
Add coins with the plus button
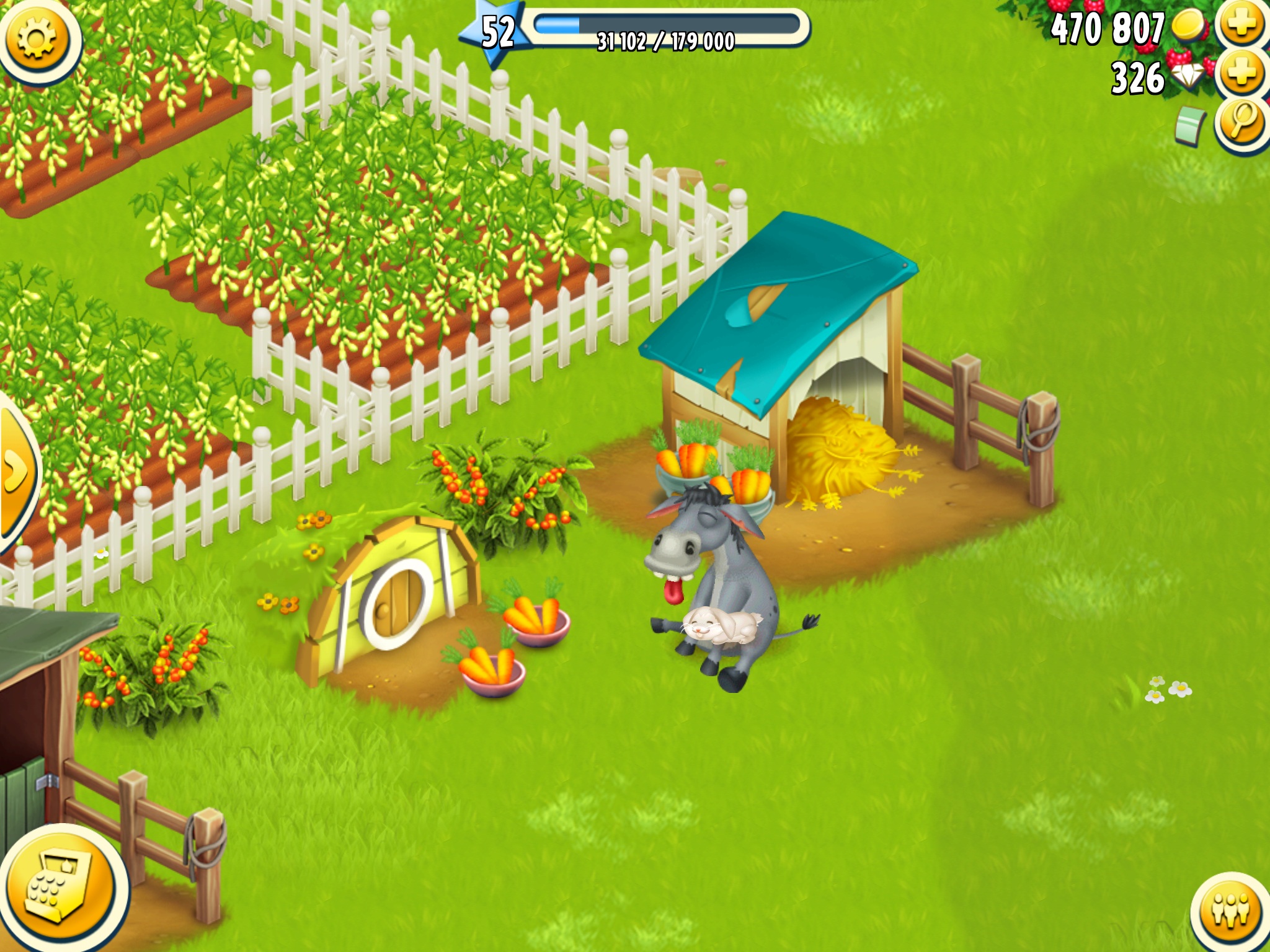click(1241, 25)
